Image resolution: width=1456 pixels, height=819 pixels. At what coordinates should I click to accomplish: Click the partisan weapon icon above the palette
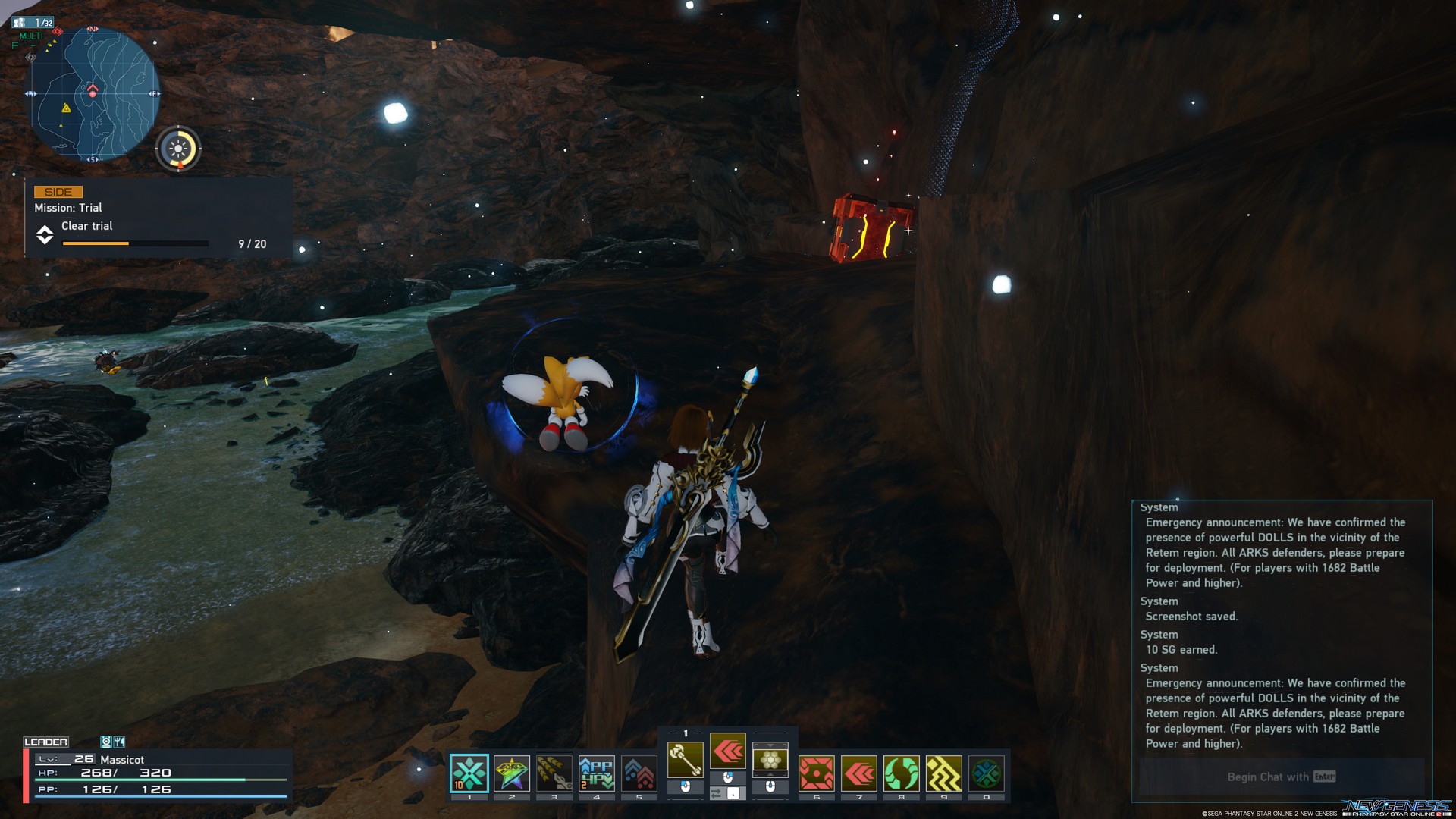[686, 758]
